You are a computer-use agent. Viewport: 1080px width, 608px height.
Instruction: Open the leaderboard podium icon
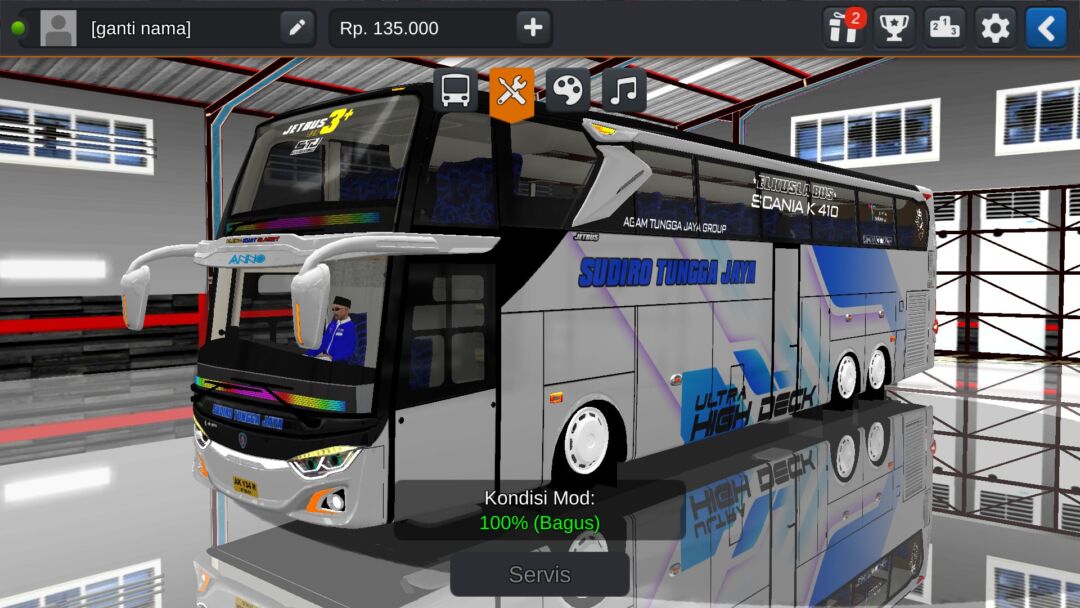[x=944, y=28]
